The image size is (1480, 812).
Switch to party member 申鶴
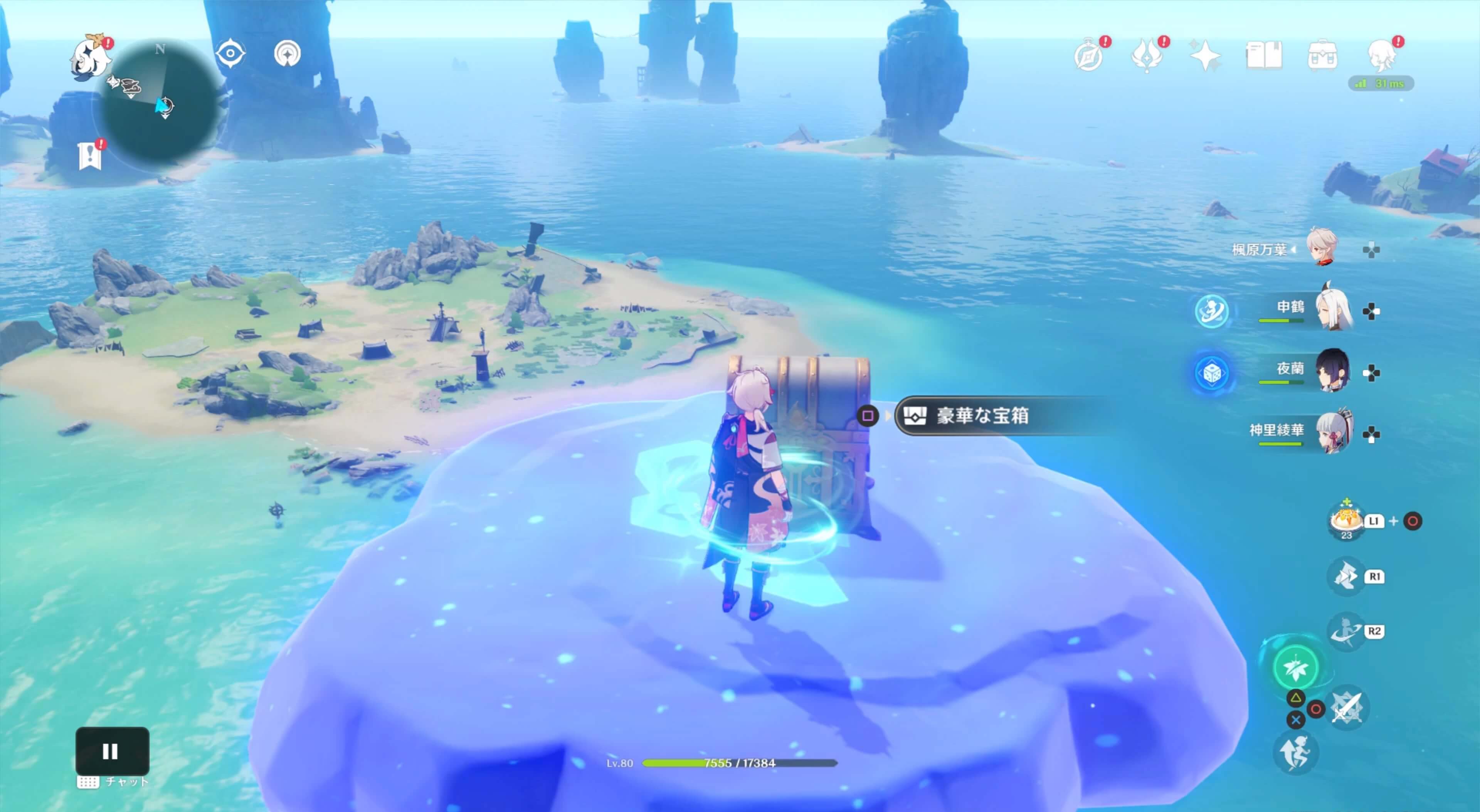pyautogui.click(x=1332, y=310)
